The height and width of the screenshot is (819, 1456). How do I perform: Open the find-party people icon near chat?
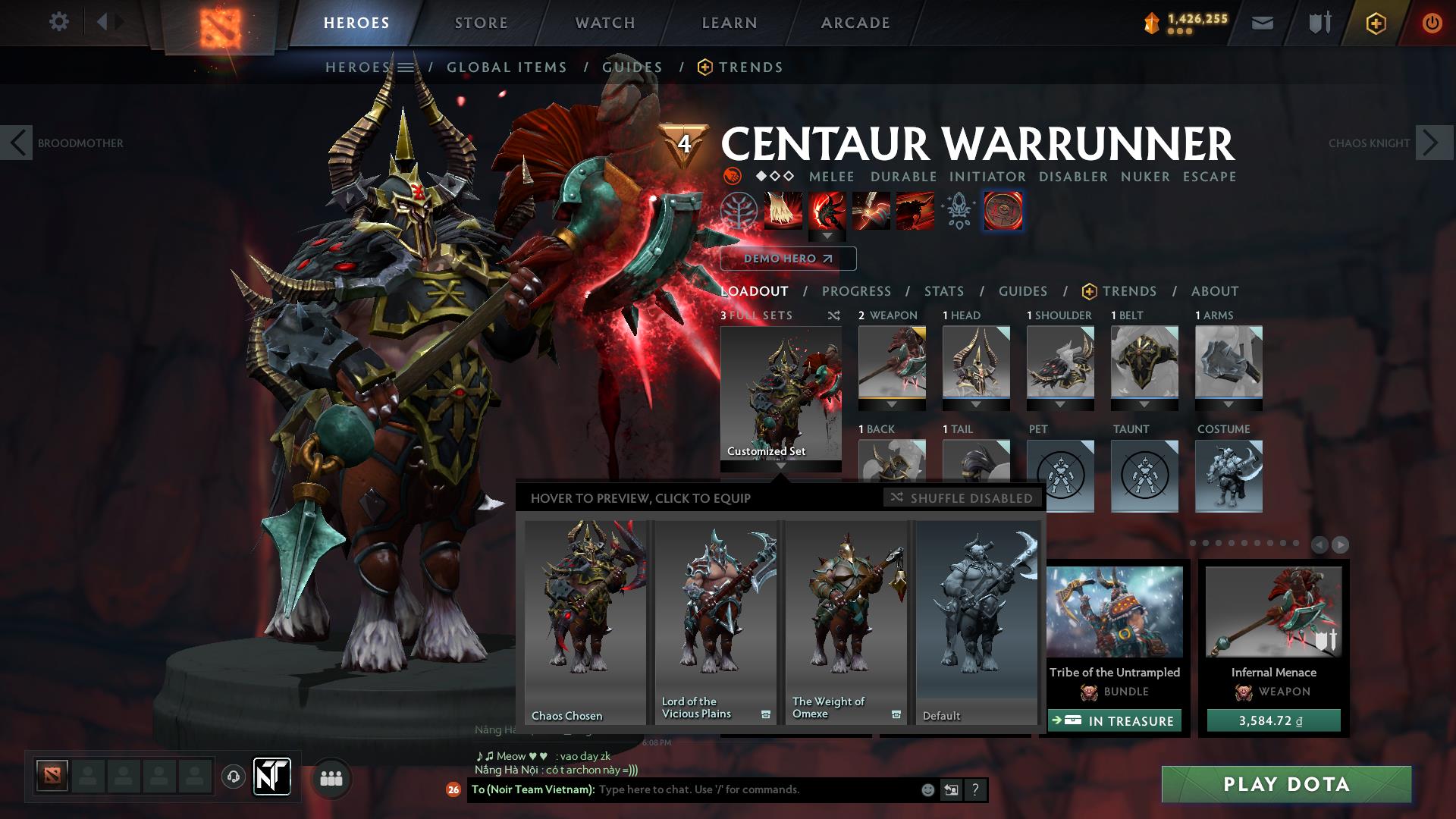(331, 777)
